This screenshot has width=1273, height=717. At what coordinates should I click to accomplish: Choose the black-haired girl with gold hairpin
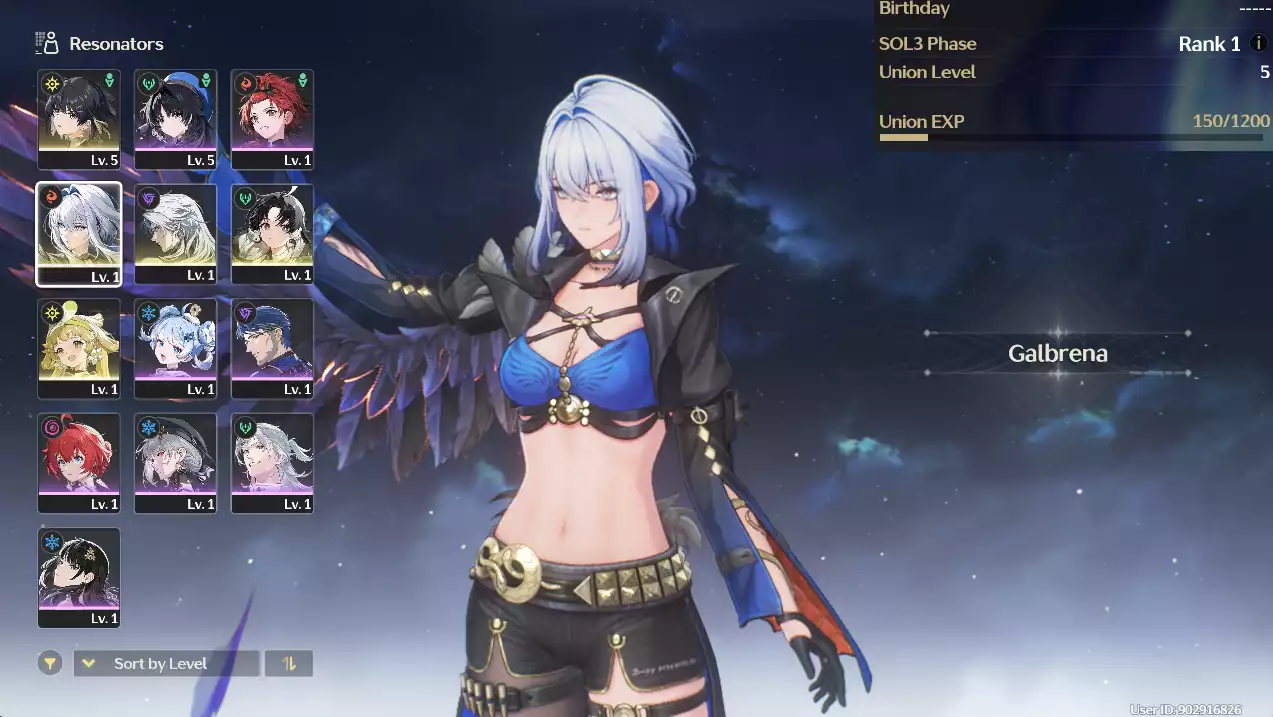79,577
